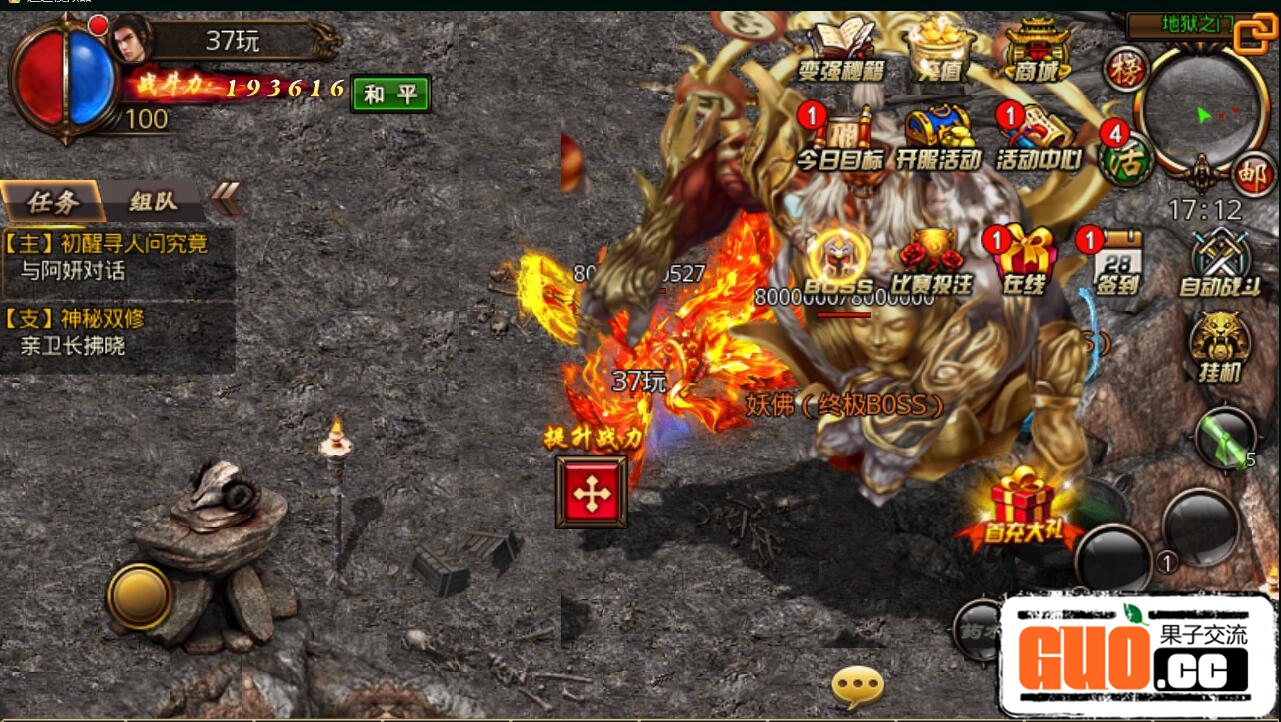Open the 充值 recharge gold icon
Screen dimensions: 1281x722
(x=940, y=50)
